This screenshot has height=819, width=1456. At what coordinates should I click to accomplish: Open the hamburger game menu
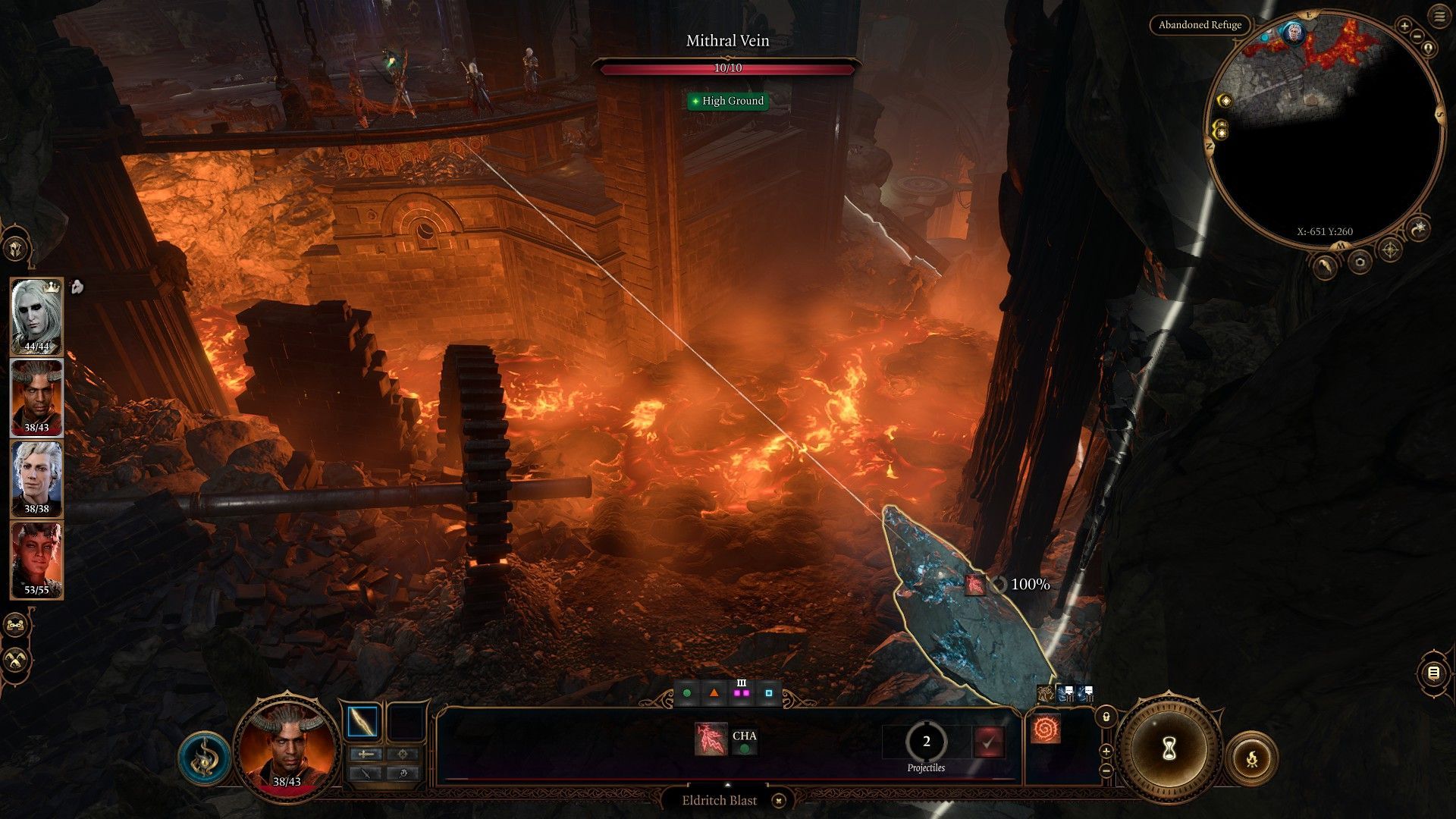pos(1439,17)
